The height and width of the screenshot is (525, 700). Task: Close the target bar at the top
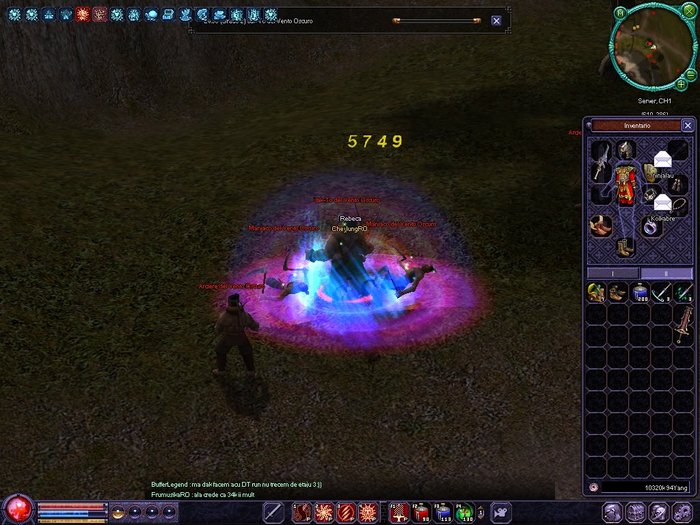tap(496, 20)
